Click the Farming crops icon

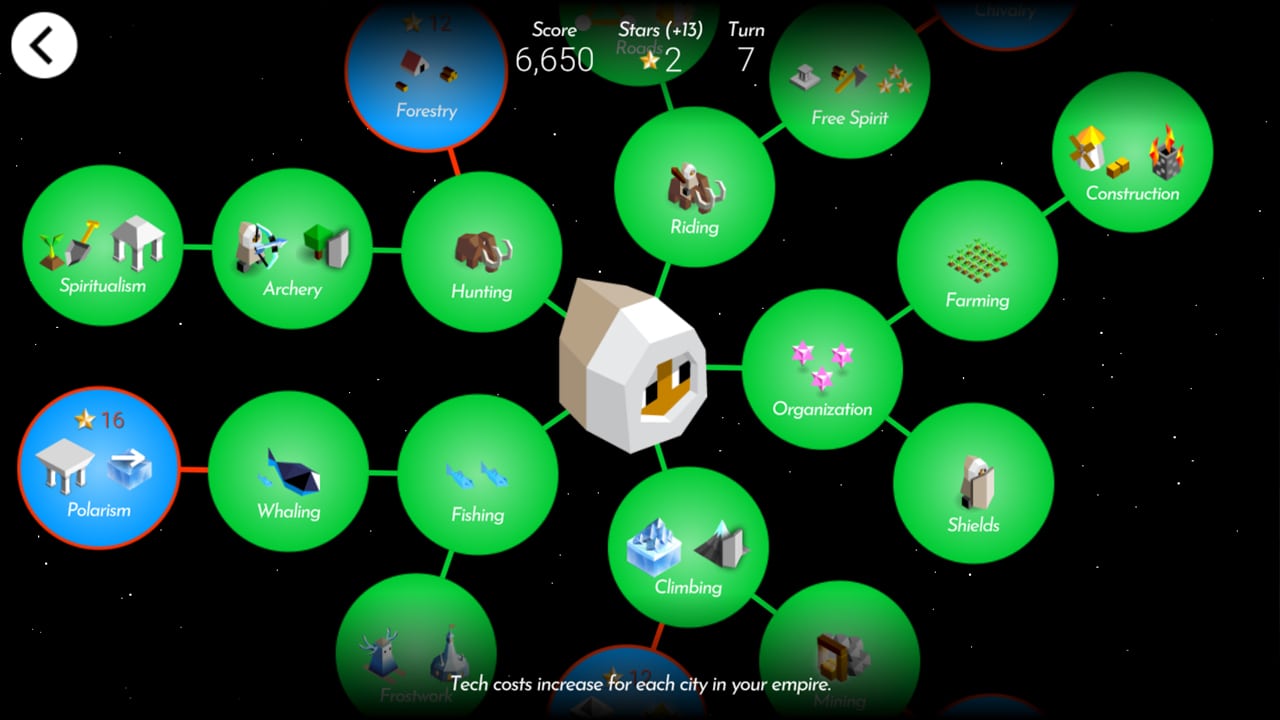coord(977,262)
